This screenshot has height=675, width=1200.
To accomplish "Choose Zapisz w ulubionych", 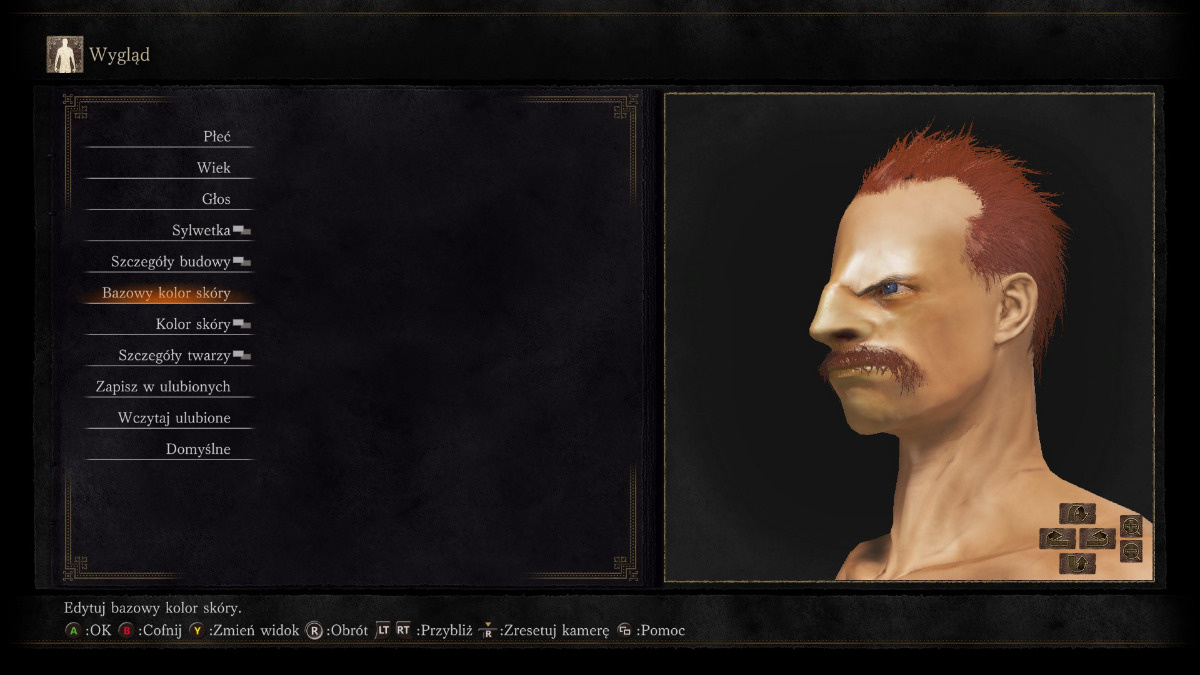I will tap(163, 386).
